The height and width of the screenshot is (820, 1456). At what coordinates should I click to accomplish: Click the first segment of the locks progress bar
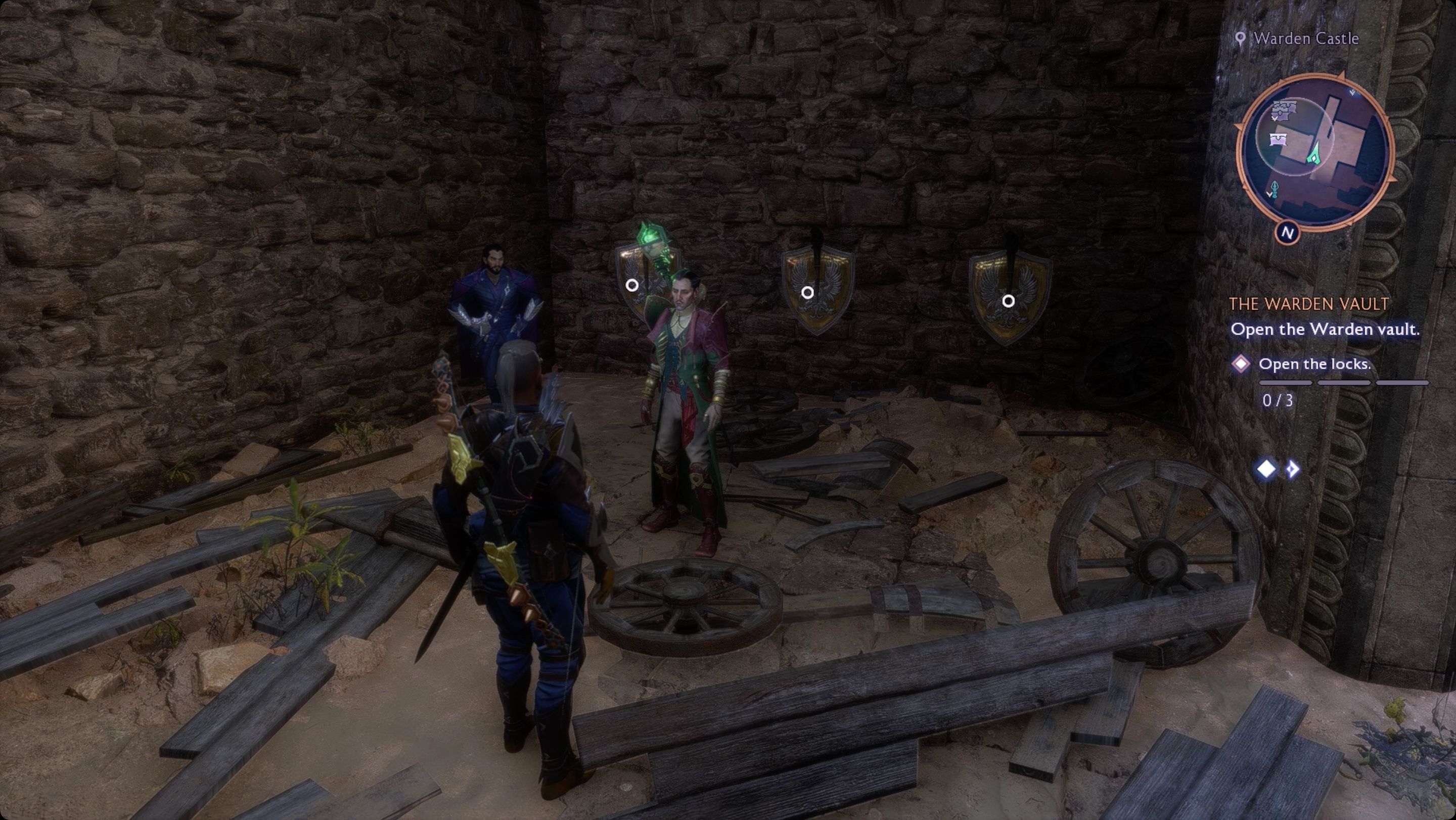click(x=1285, y=383)
